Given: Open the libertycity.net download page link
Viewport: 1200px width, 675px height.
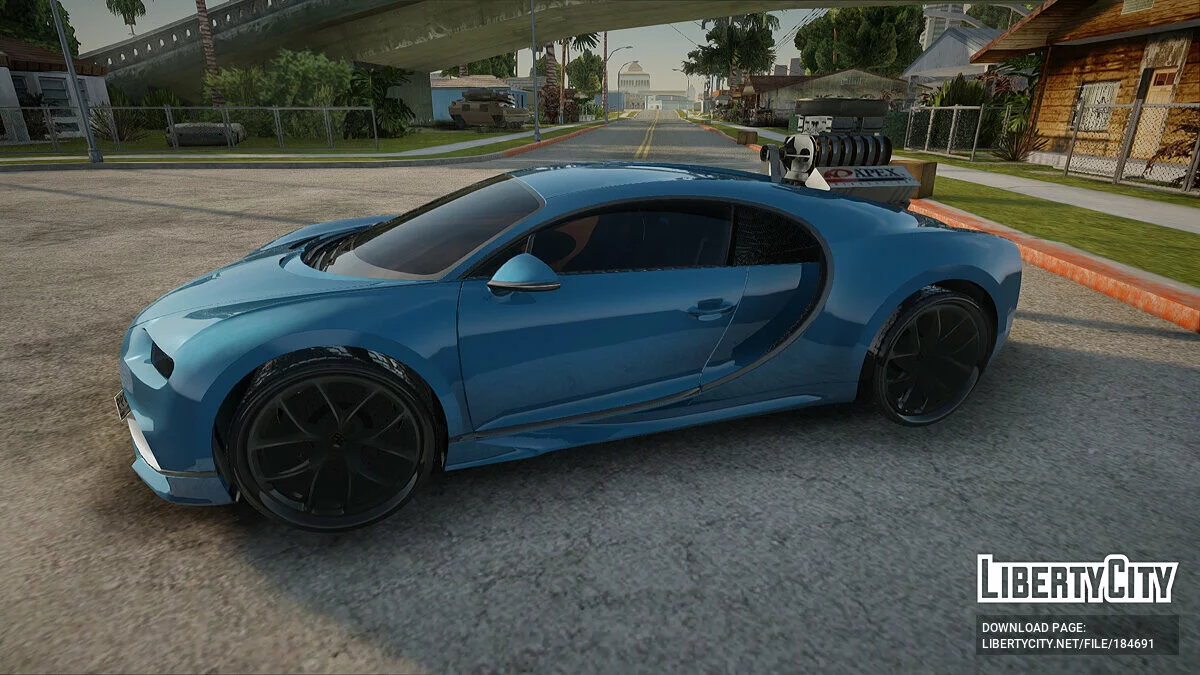Looking at the screenshot, I should [x=1067, y=643].
